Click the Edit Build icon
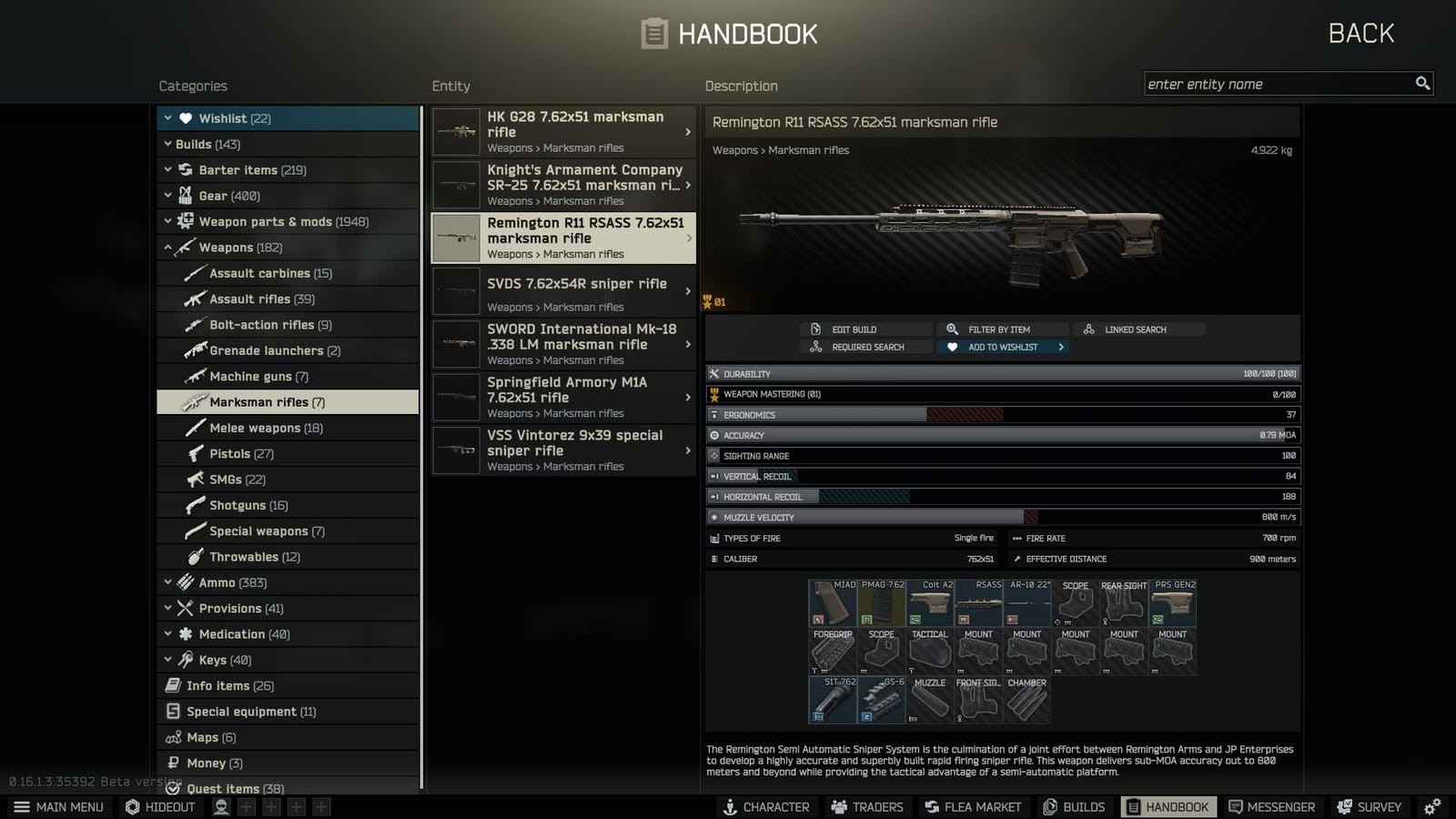Viewport: 1456px width, 819px height. point(815,329)
